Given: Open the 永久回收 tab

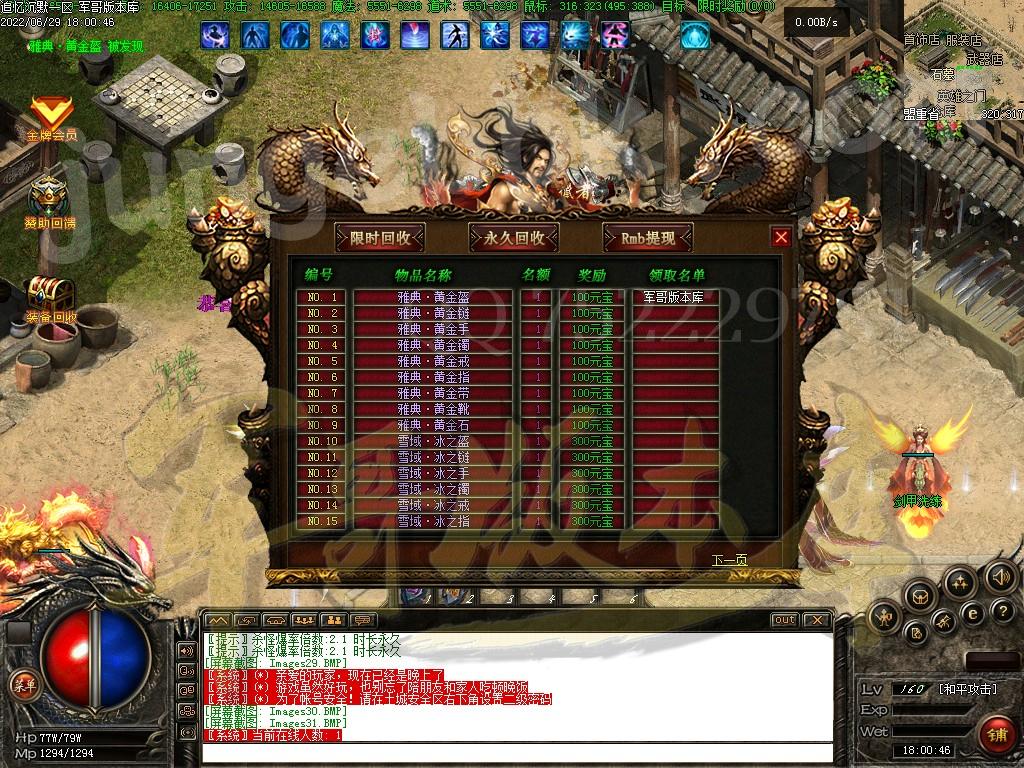Looking at the screenshot, I should coord(514,238).
